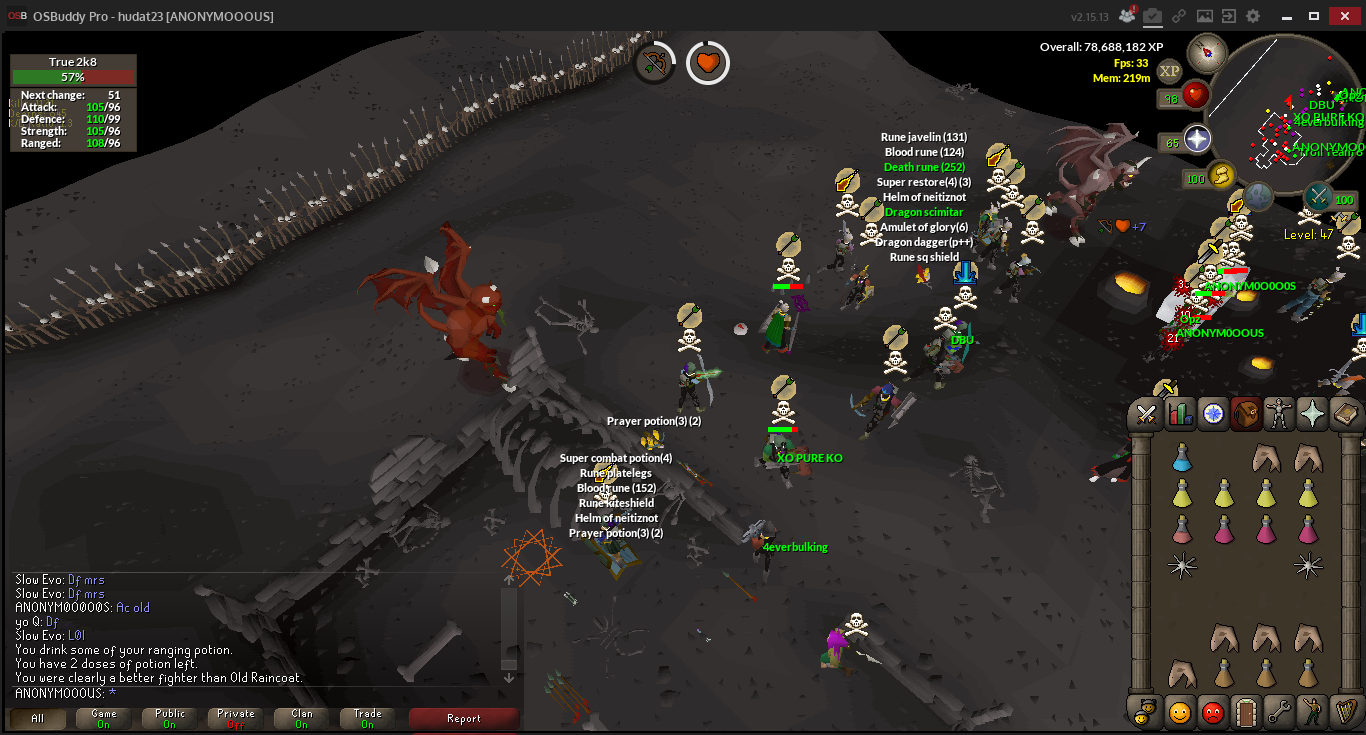The width and height of the screenshot is (1366, 735).
Task: Show the Prayer tab
Action: [x=1314, y=413]
